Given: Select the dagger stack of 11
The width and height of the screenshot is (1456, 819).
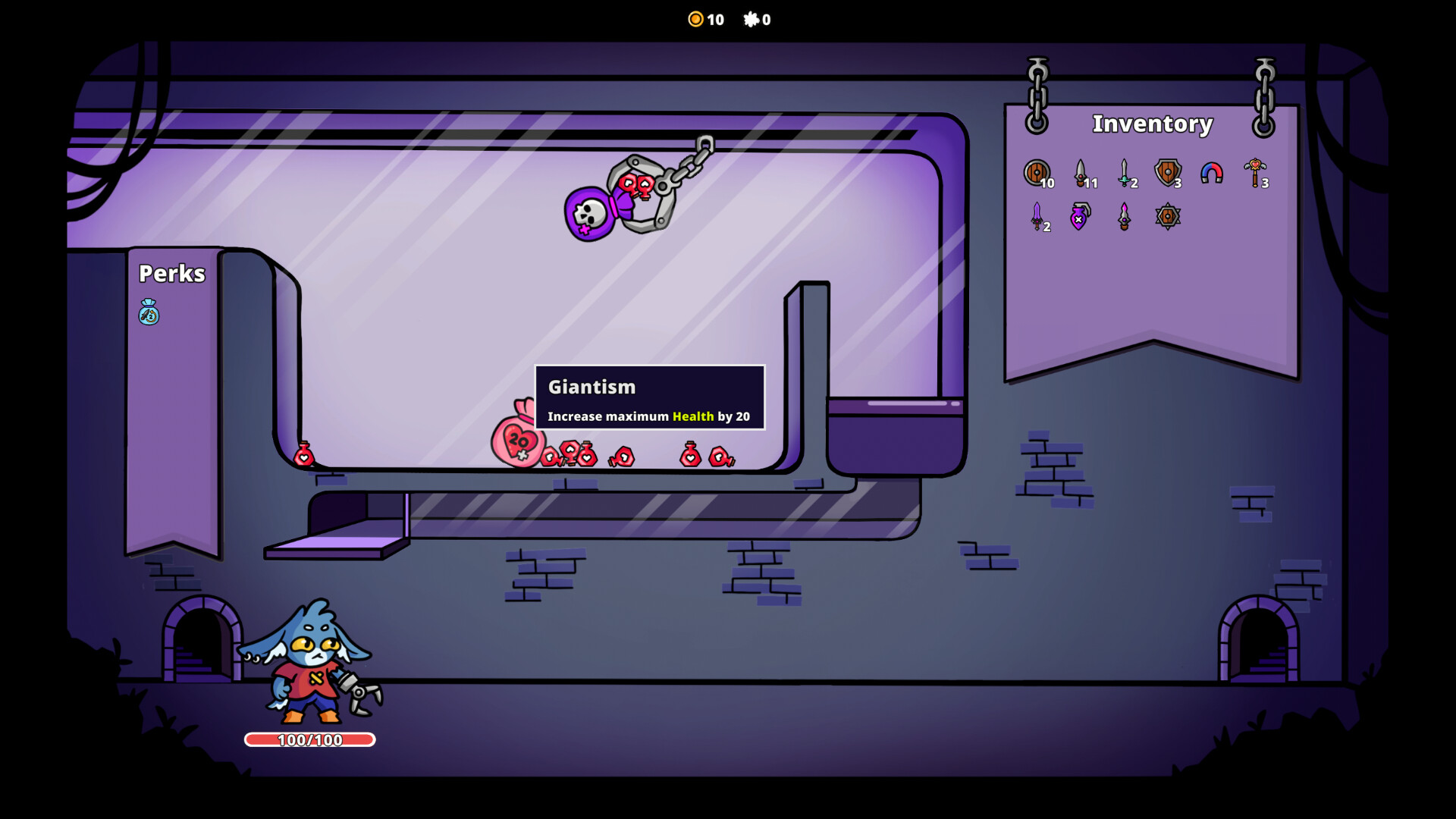Looking at the screenshot, I should coord(1080,171).
